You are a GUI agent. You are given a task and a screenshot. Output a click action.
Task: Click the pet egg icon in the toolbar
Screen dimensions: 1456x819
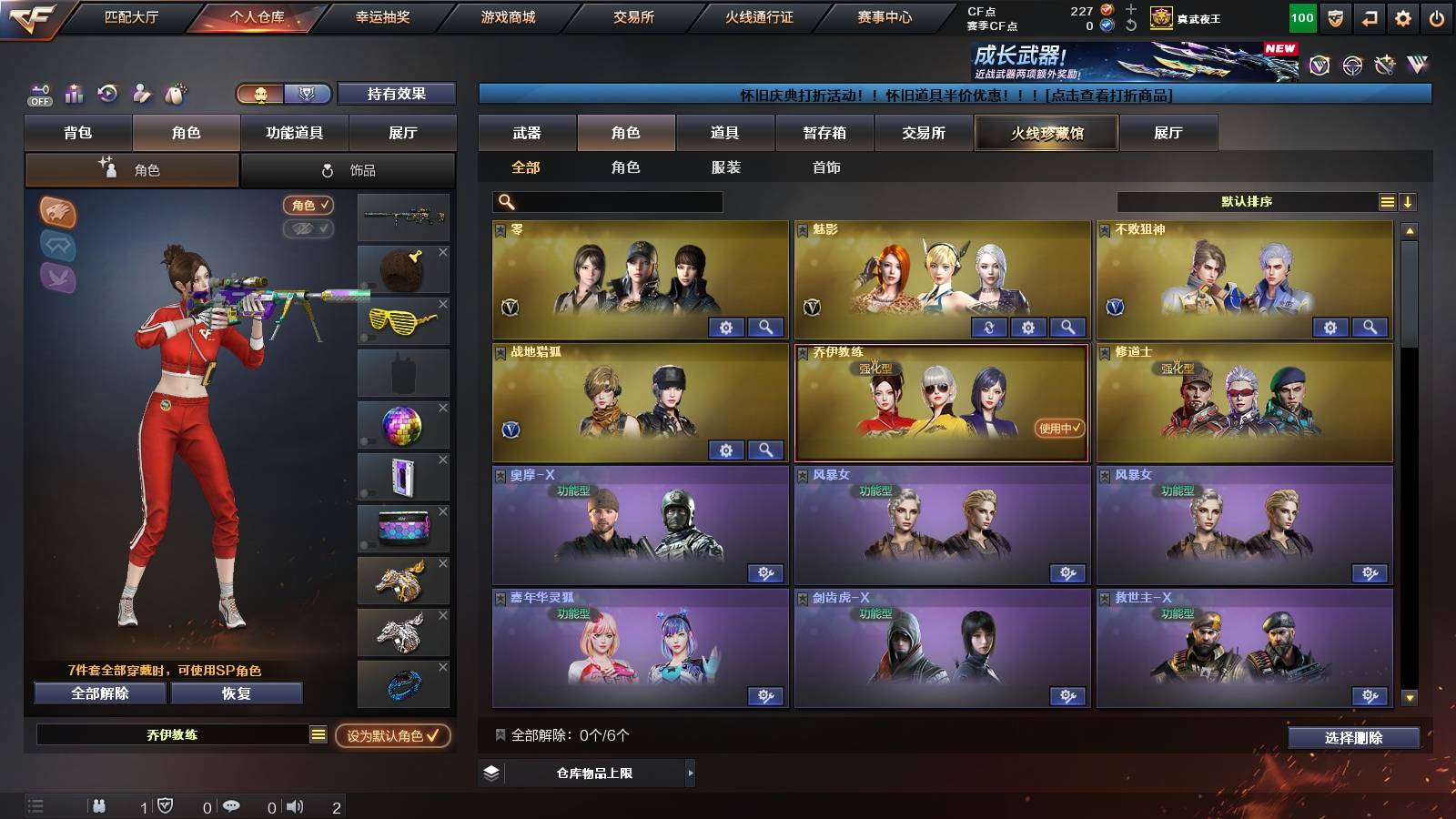(176, 94)
